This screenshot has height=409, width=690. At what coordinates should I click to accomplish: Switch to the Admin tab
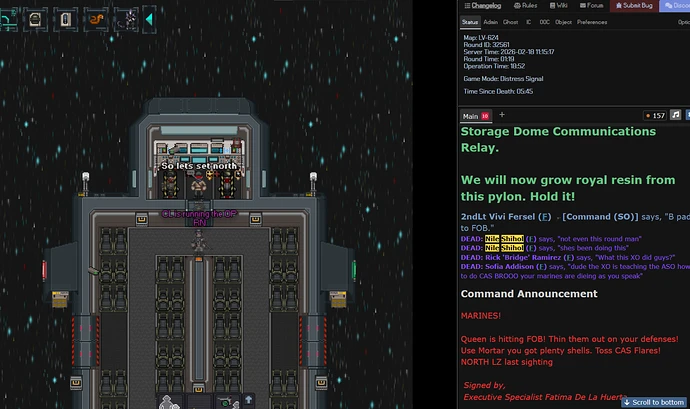click(x=491, y=21)
